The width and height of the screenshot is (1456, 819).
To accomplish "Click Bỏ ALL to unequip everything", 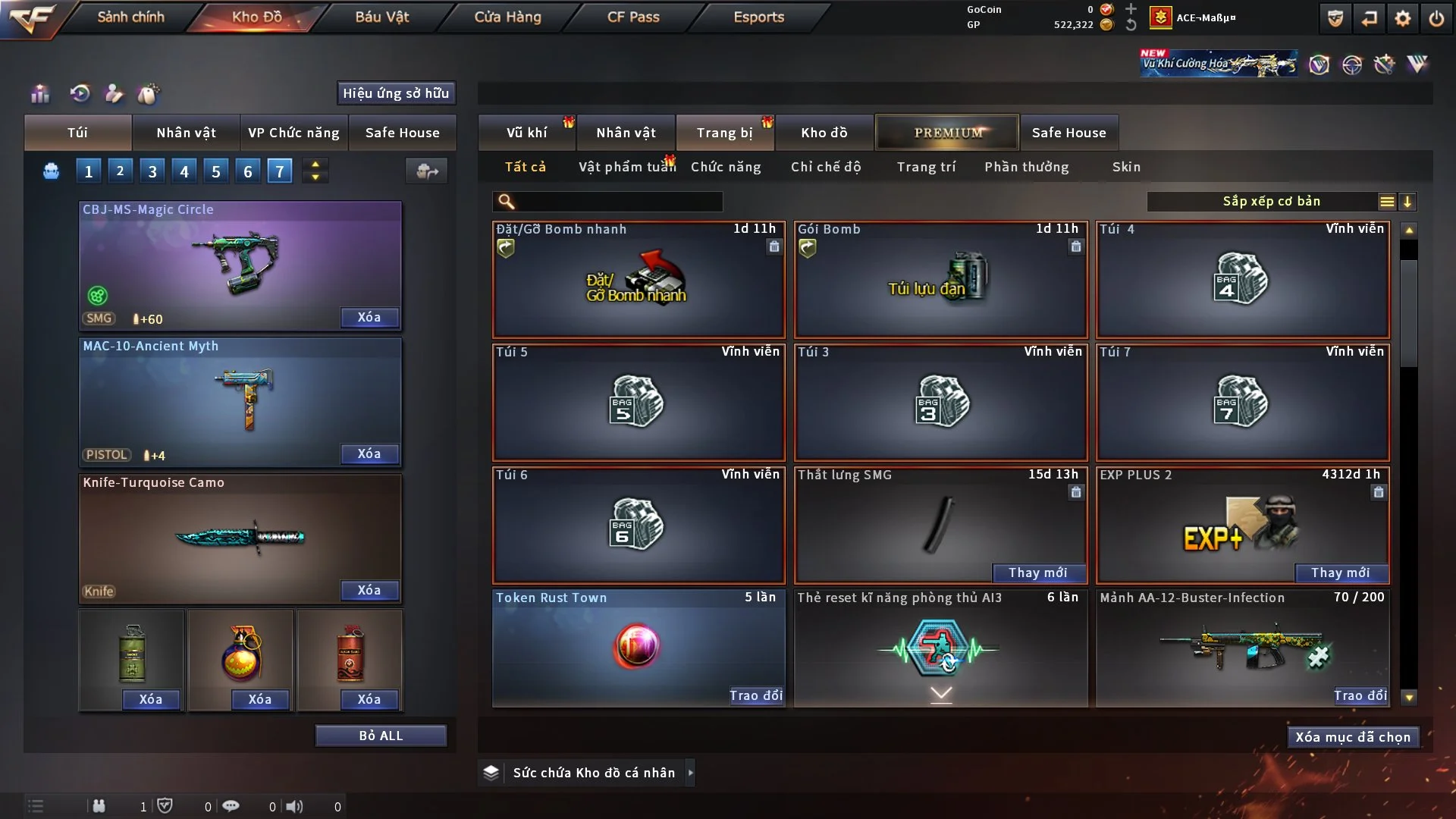I will click(x=381, y=736).
